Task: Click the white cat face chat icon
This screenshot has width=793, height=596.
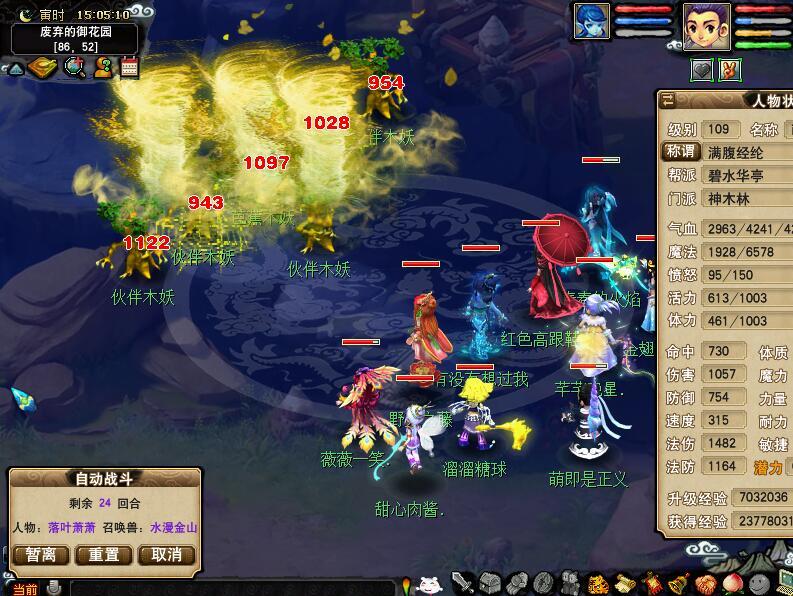Action: (429, 585)
